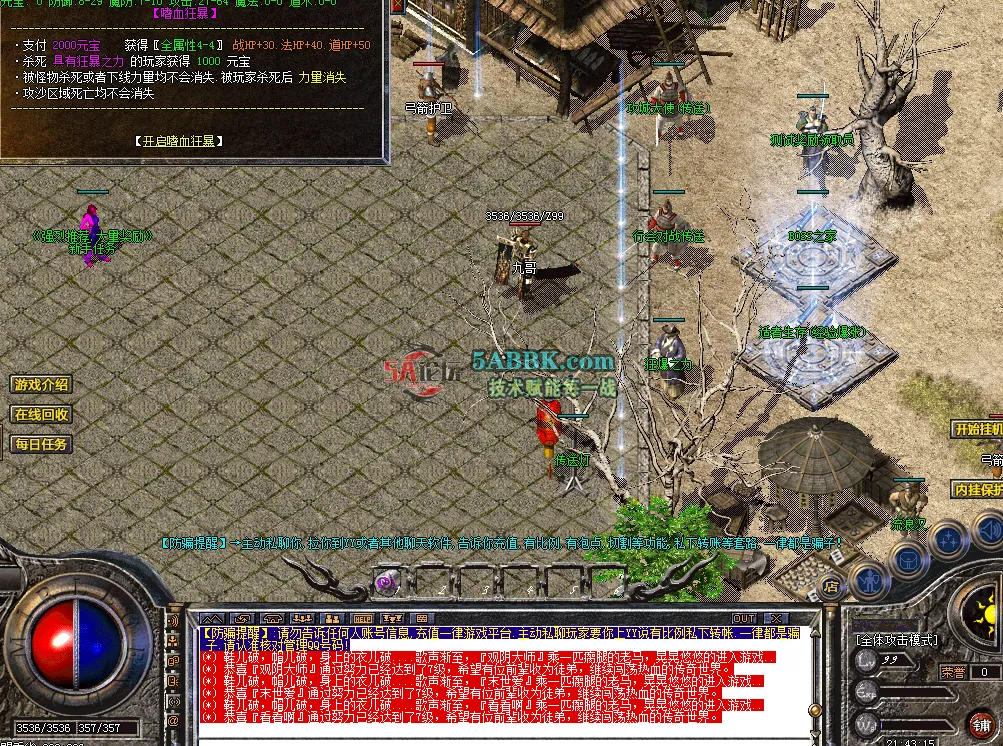
Task: Open the character figure icon button
Action: pos(868,576)
